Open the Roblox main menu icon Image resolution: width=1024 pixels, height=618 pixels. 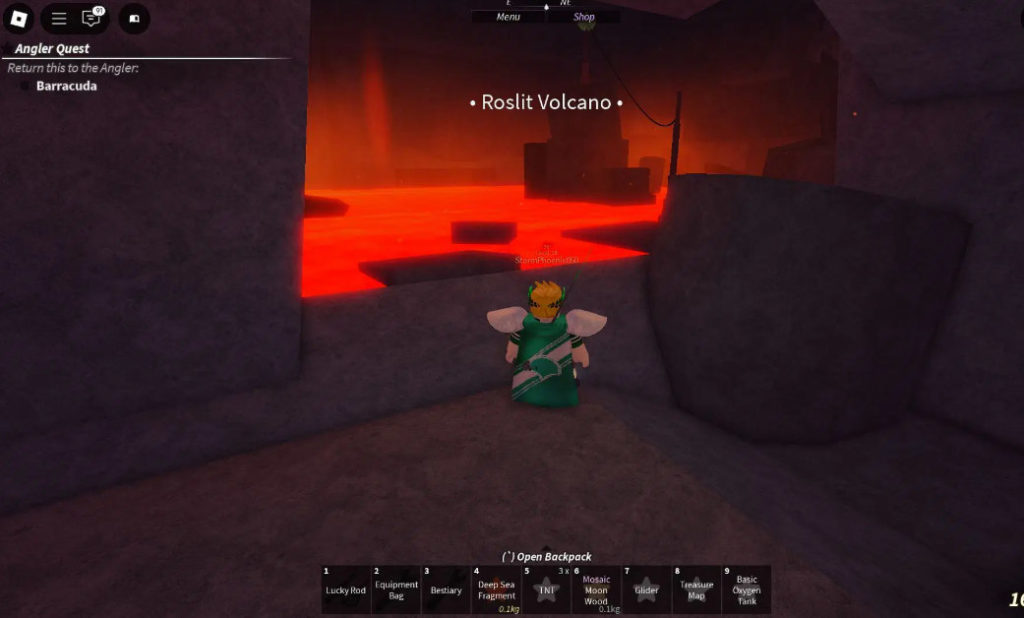[x=20, y=18]
